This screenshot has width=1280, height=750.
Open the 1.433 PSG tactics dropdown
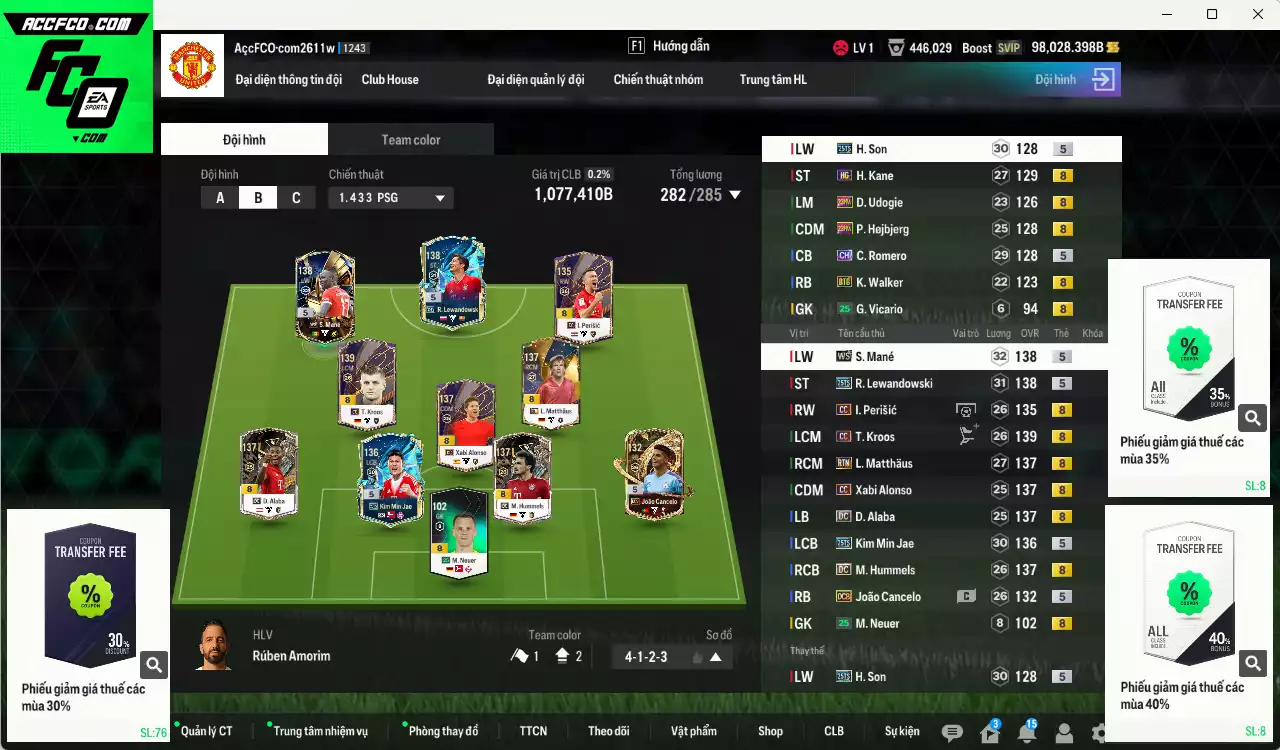[390, 197]
